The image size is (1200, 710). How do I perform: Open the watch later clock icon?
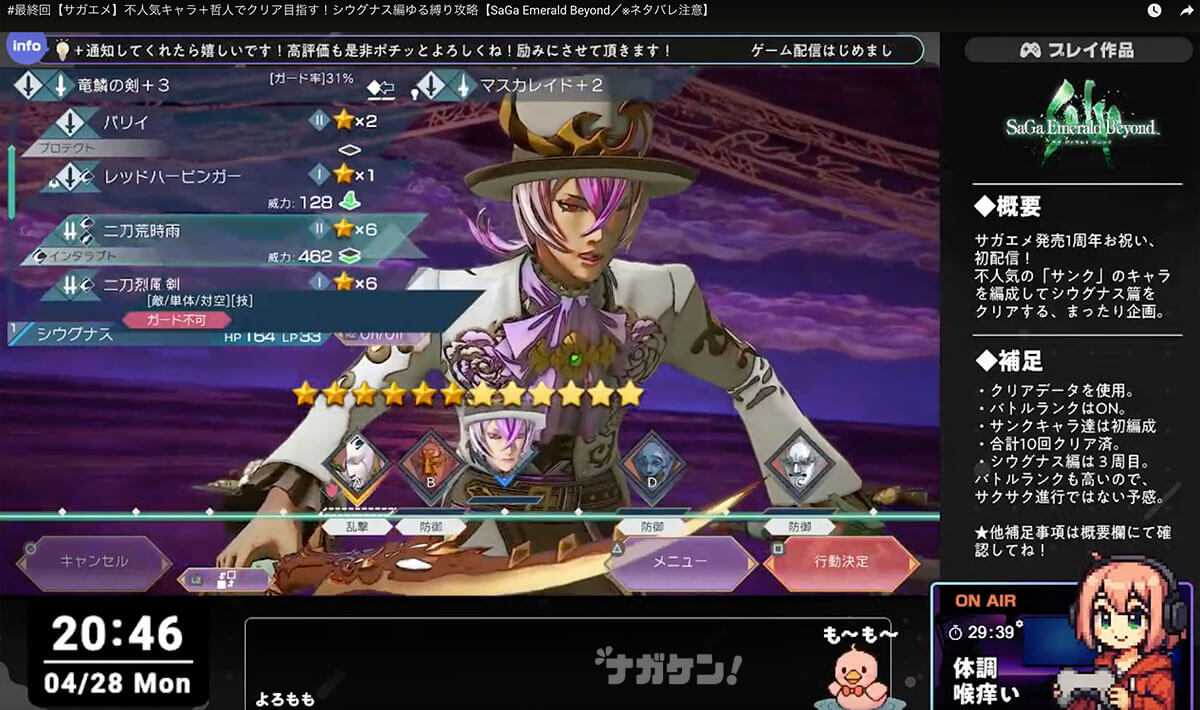click(1154, 11)
